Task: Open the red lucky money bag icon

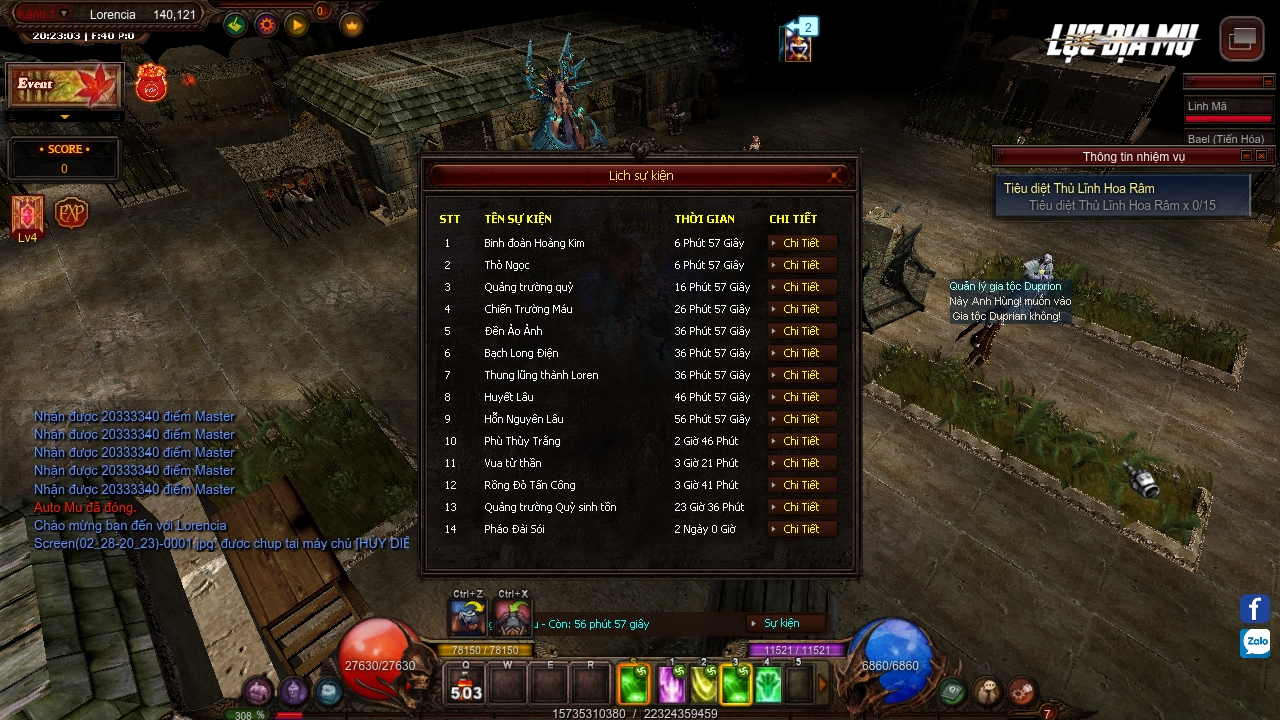Action: pyautogui.click(x=151, y=83)
